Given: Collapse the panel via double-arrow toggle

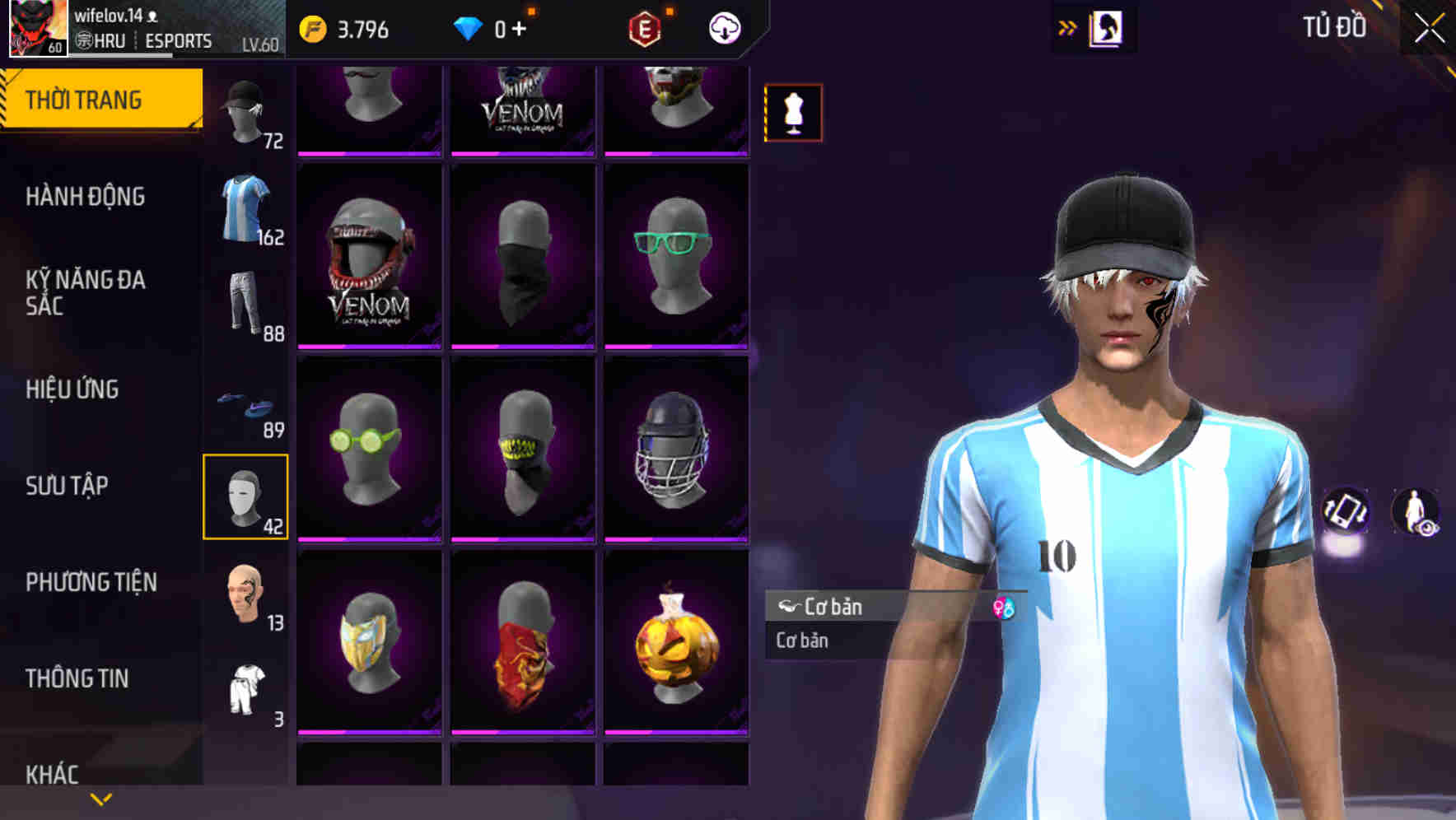Looking at the screenshot, I should (1066, 27).
